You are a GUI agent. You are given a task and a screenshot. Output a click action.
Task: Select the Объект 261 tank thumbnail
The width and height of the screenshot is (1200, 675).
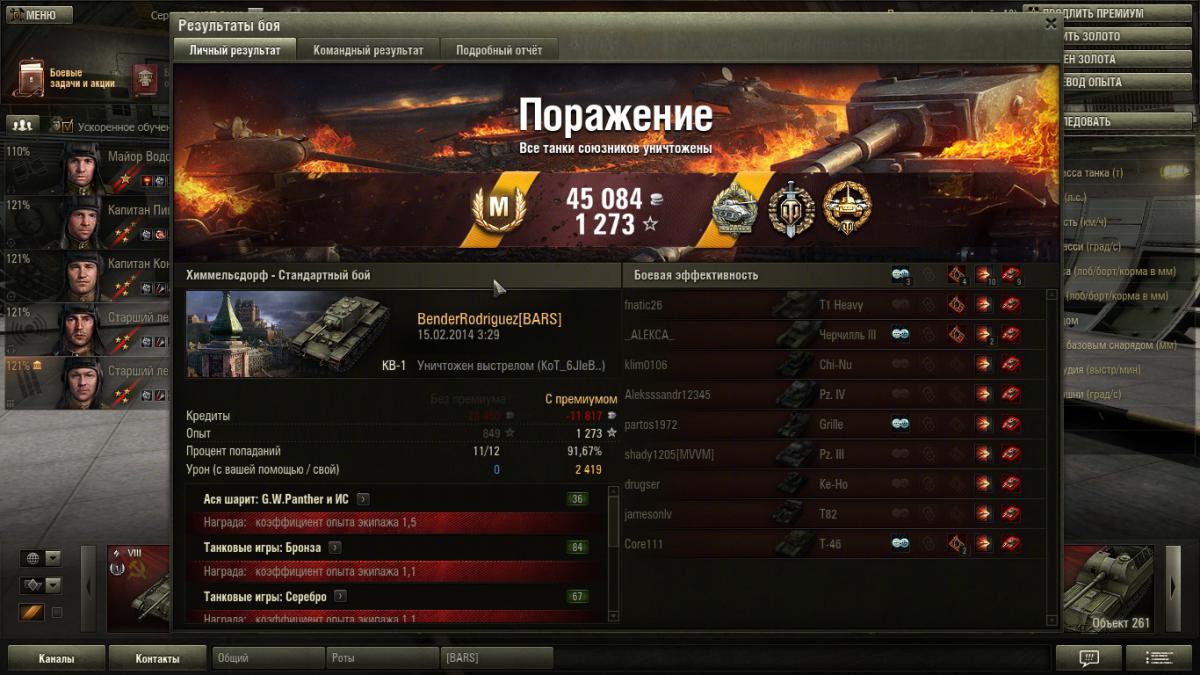click(1107, 590)
